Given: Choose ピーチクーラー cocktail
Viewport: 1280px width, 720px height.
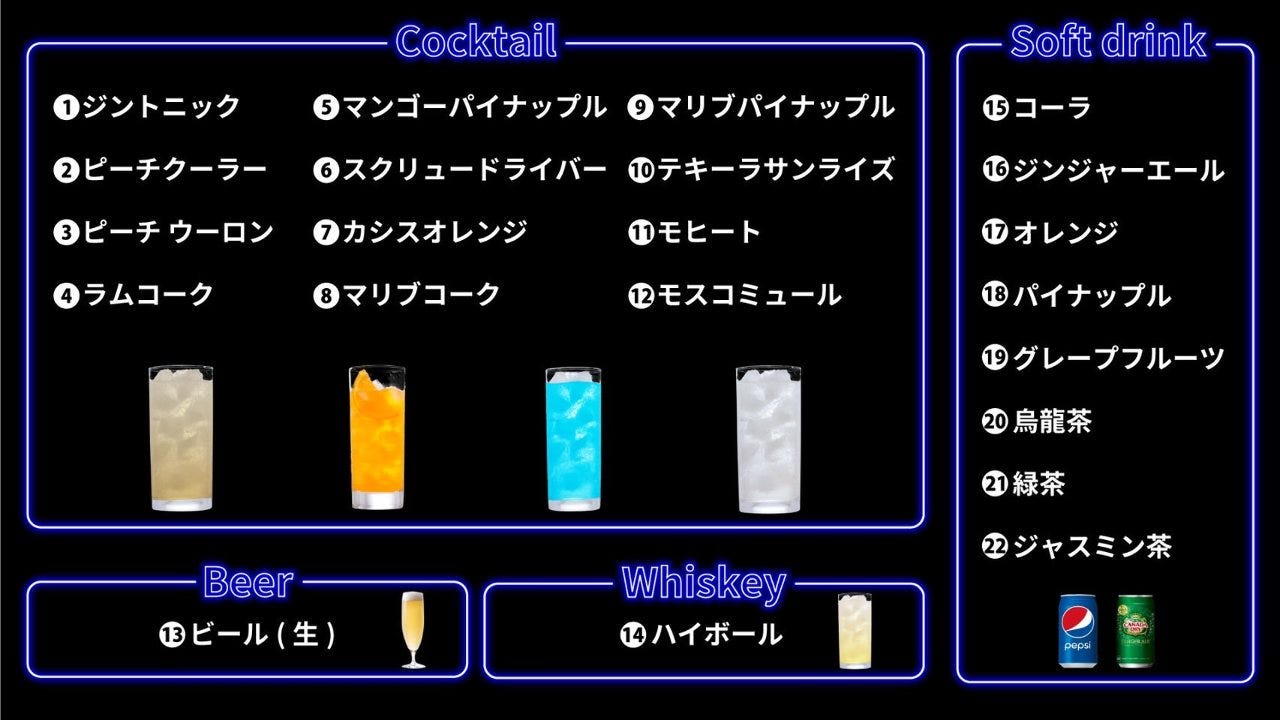Looking at the screenshot, I should [x=161, y=170].
